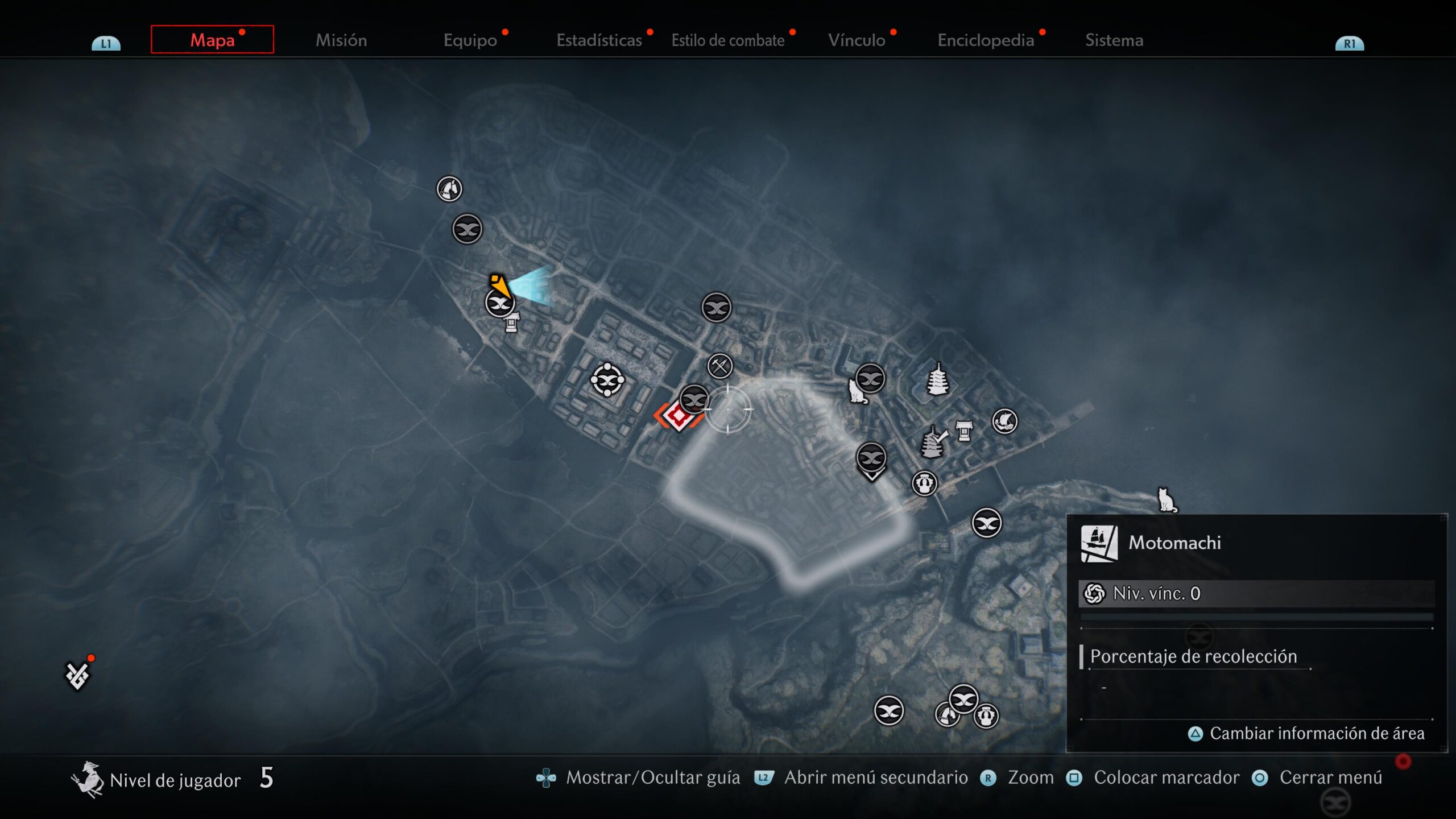Switch to the Misión tab
This screenshot has width=1456, height=819.
[x=341, y=40]
